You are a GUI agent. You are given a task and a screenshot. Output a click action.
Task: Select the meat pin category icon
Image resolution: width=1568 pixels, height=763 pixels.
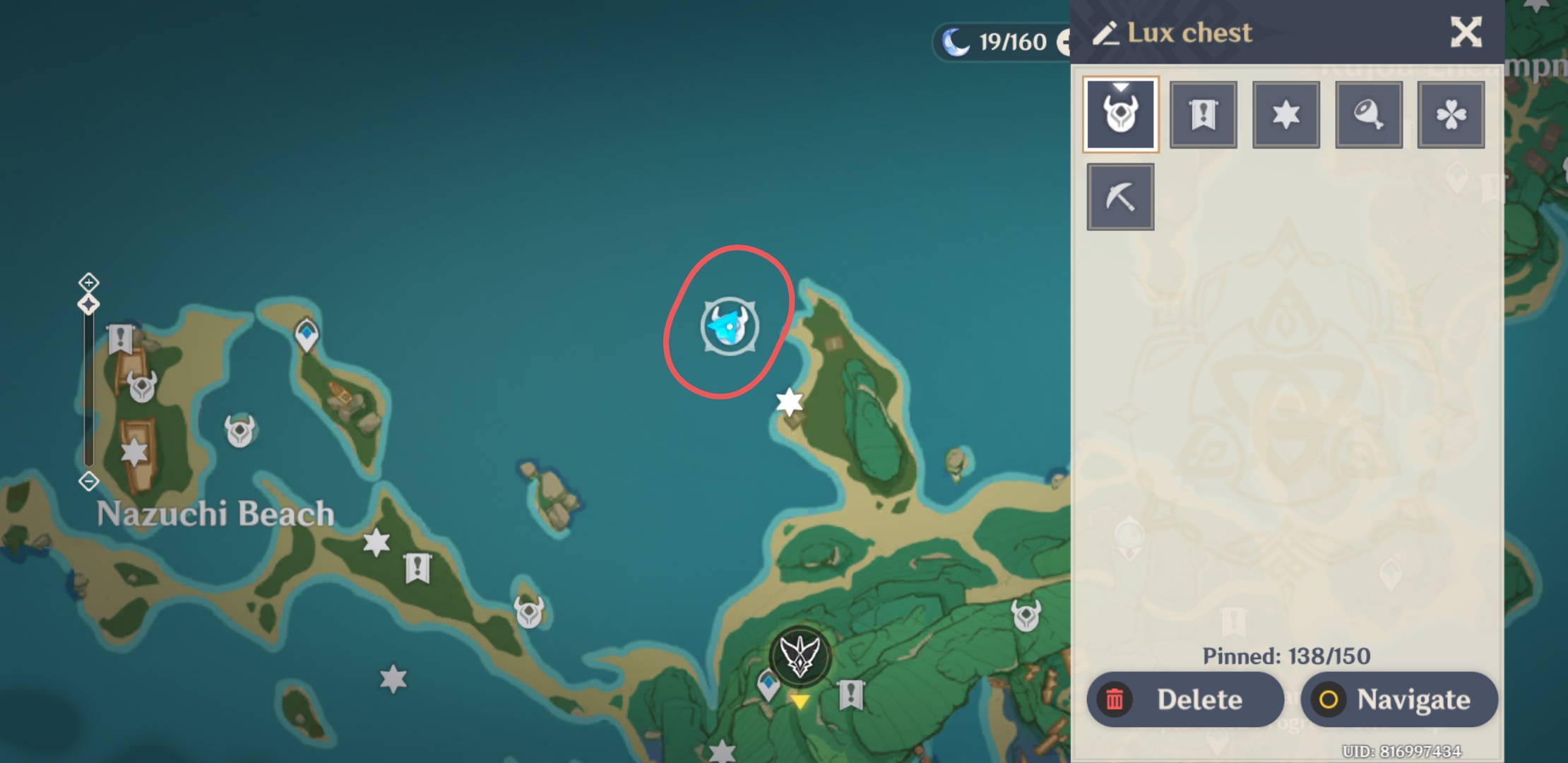(x=1368, y=114)
